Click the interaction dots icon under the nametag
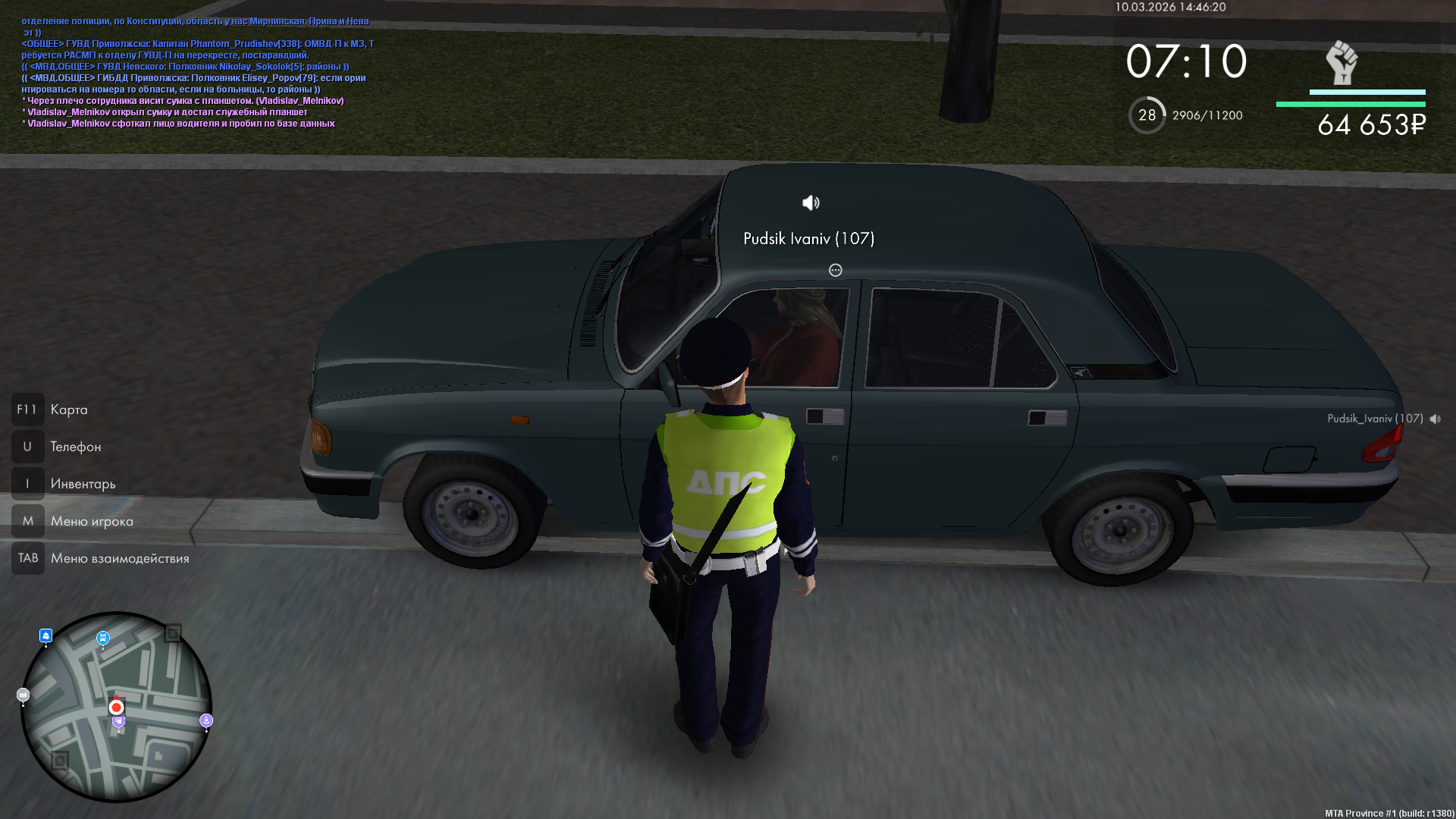The image size is (1456, 819). click(x=835, y=270)
